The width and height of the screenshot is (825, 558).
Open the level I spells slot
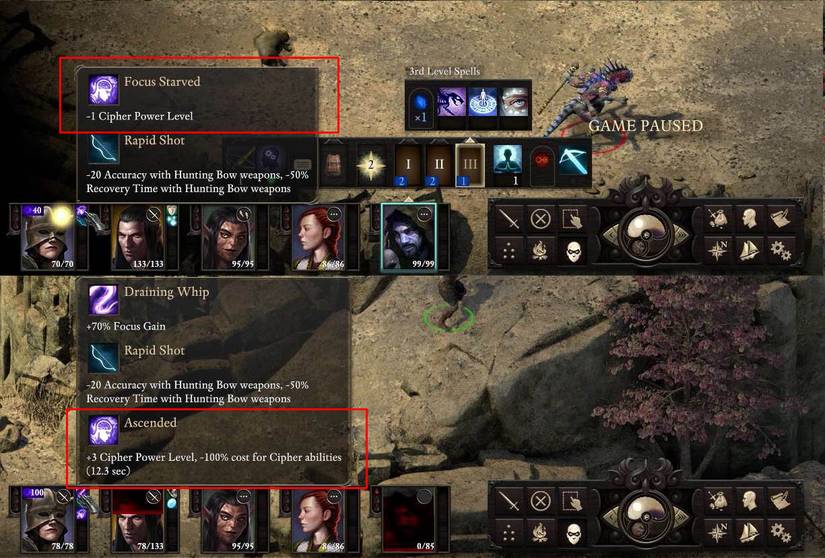click(407, 162)
